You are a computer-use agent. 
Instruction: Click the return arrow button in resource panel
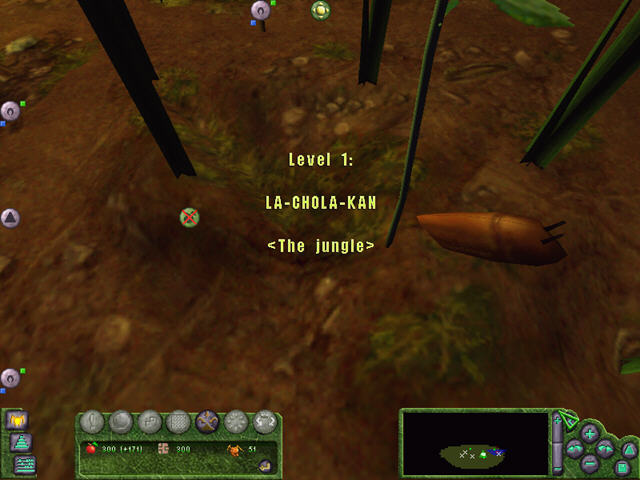tap(265, 465)
